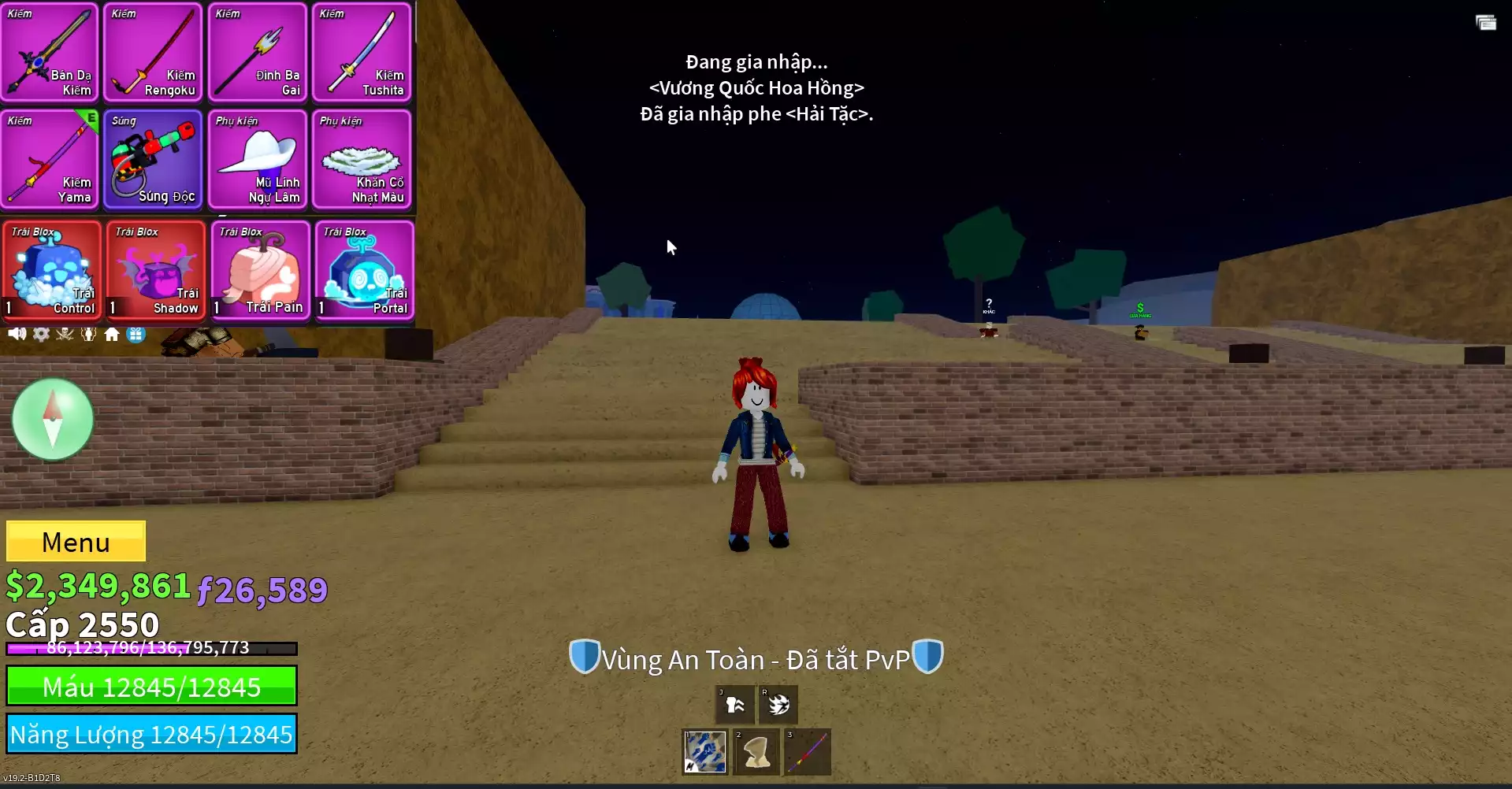
Task: Choose the Kiếm Rengoku sword slot
Action: pos(154,53)
